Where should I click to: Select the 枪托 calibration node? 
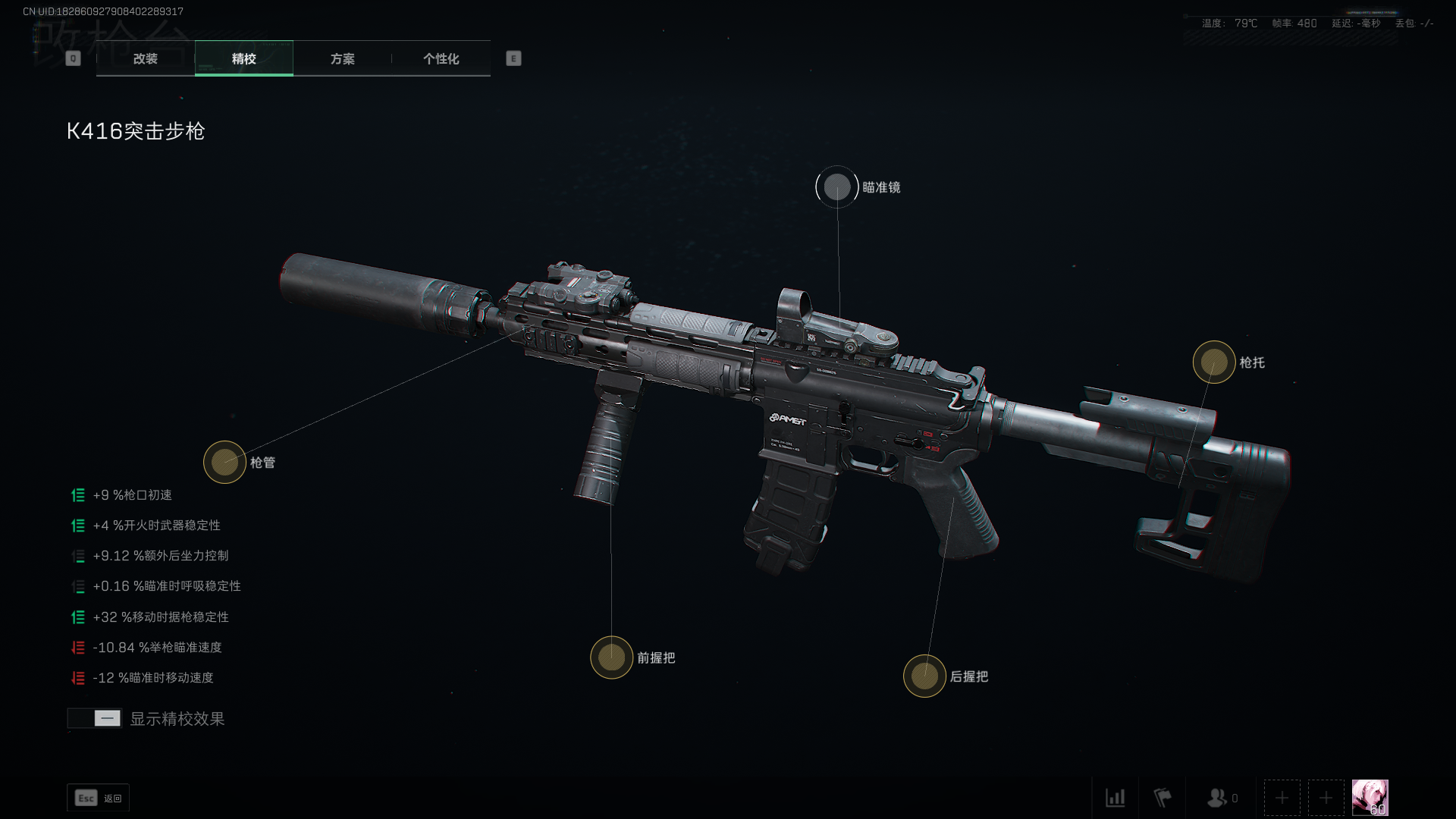[x=1213, y=362]
